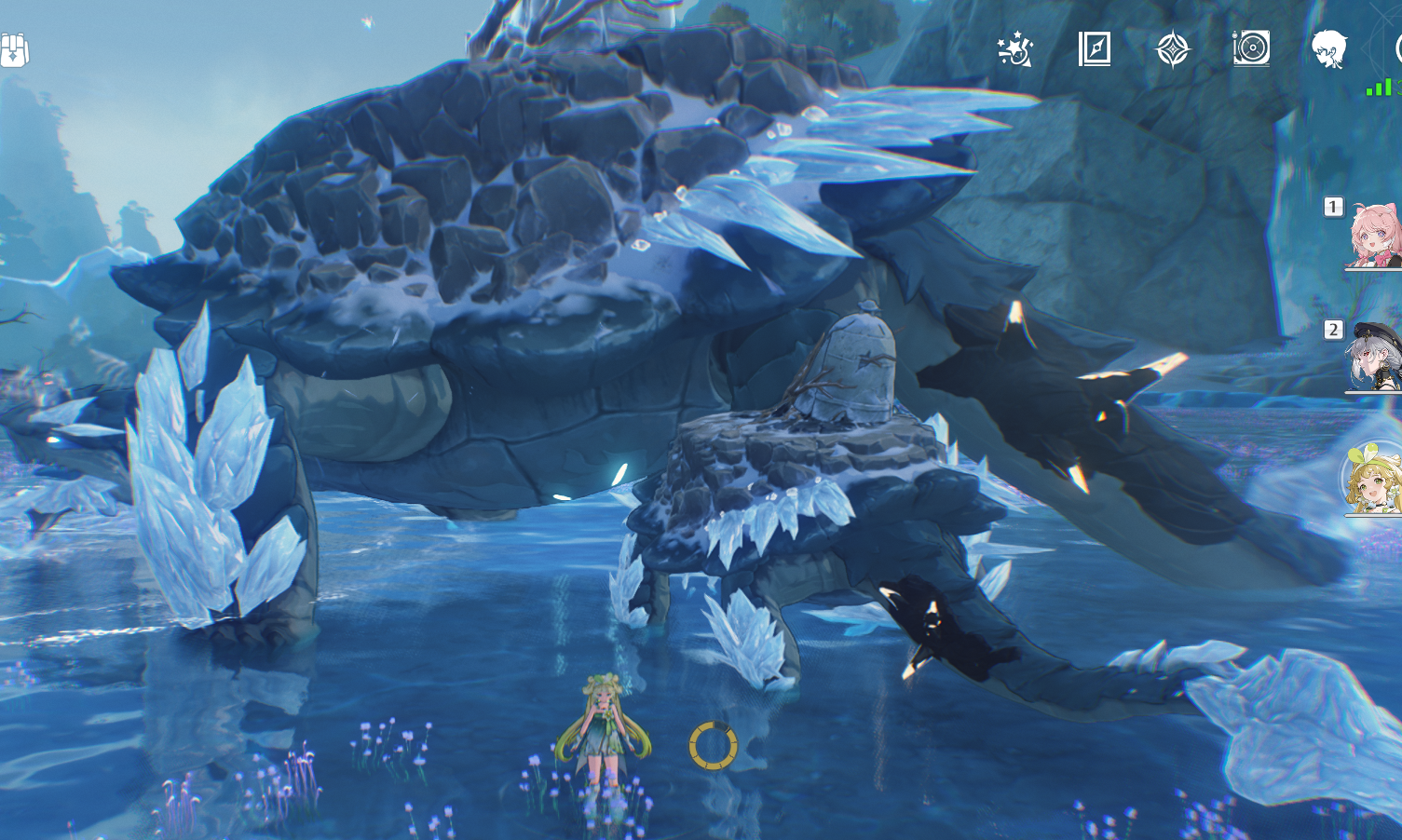Open the events icon with stars
This screenshot has width=1402, height=840.
point(1015,48)
